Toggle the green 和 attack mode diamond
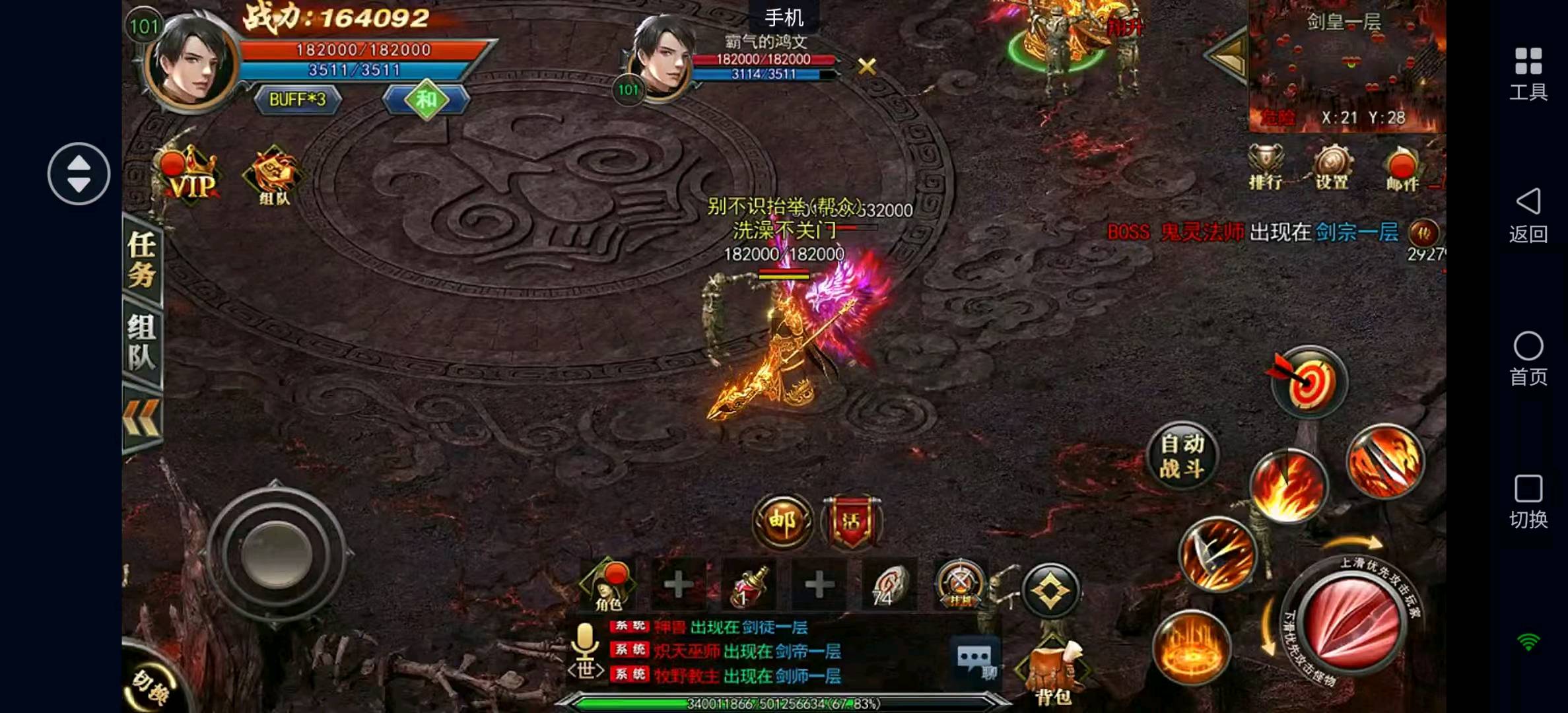The image size is (1568, 713). point(426,100)
